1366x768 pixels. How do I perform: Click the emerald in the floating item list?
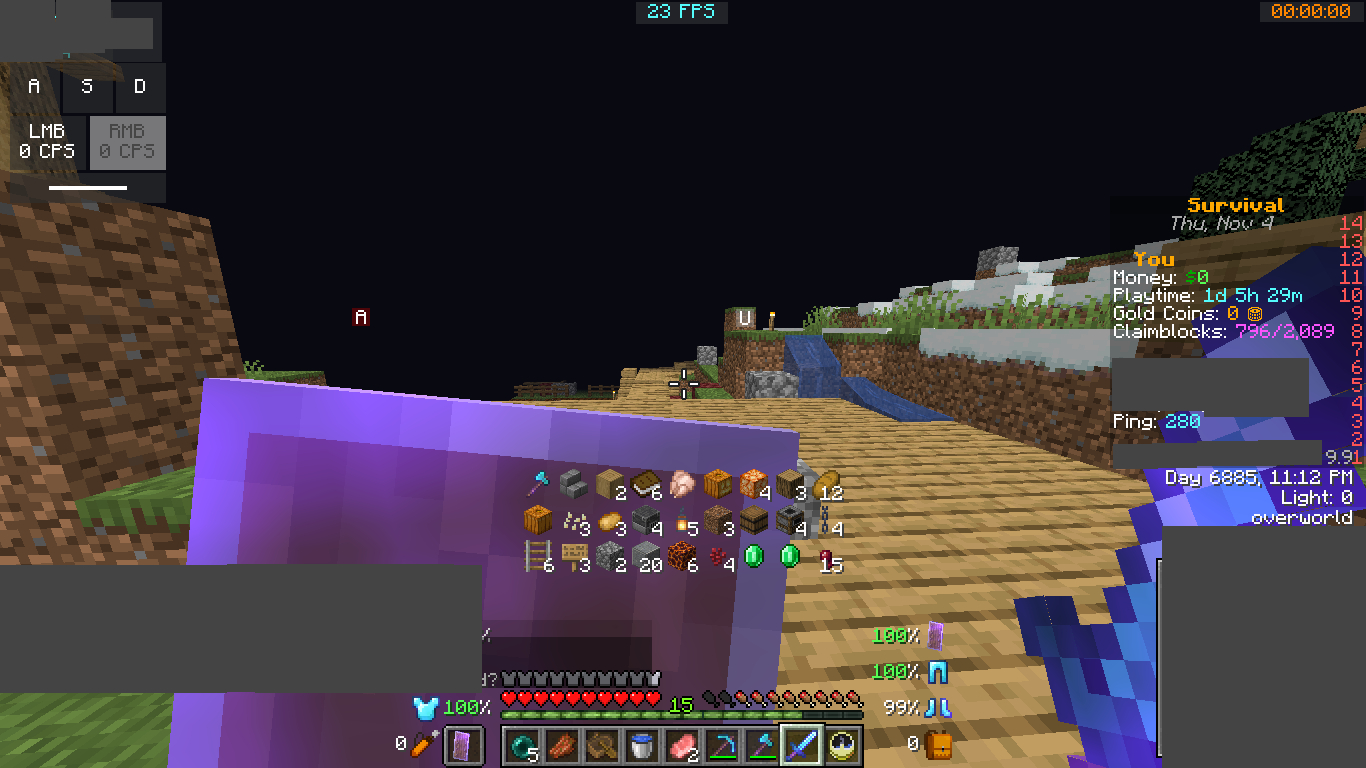[755, 557]
